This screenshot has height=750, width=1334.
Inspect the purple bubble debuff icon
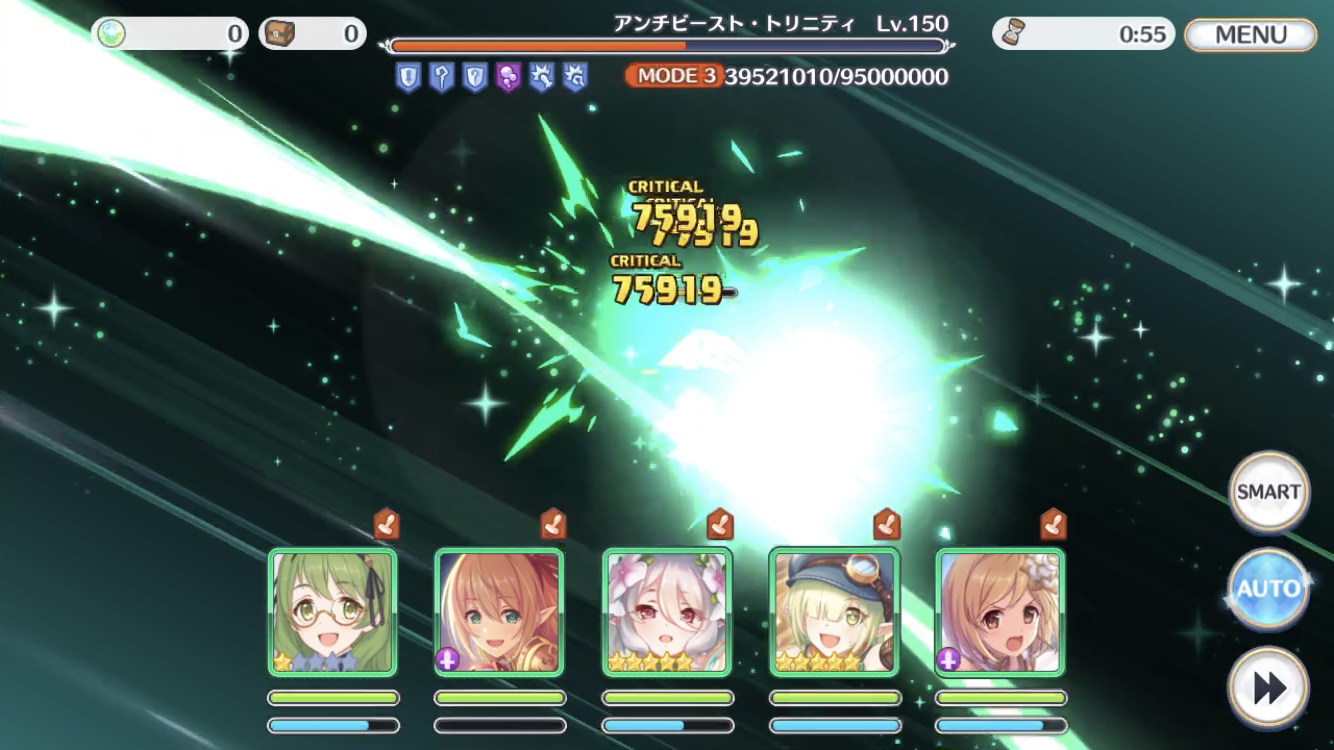coord(507,77)
